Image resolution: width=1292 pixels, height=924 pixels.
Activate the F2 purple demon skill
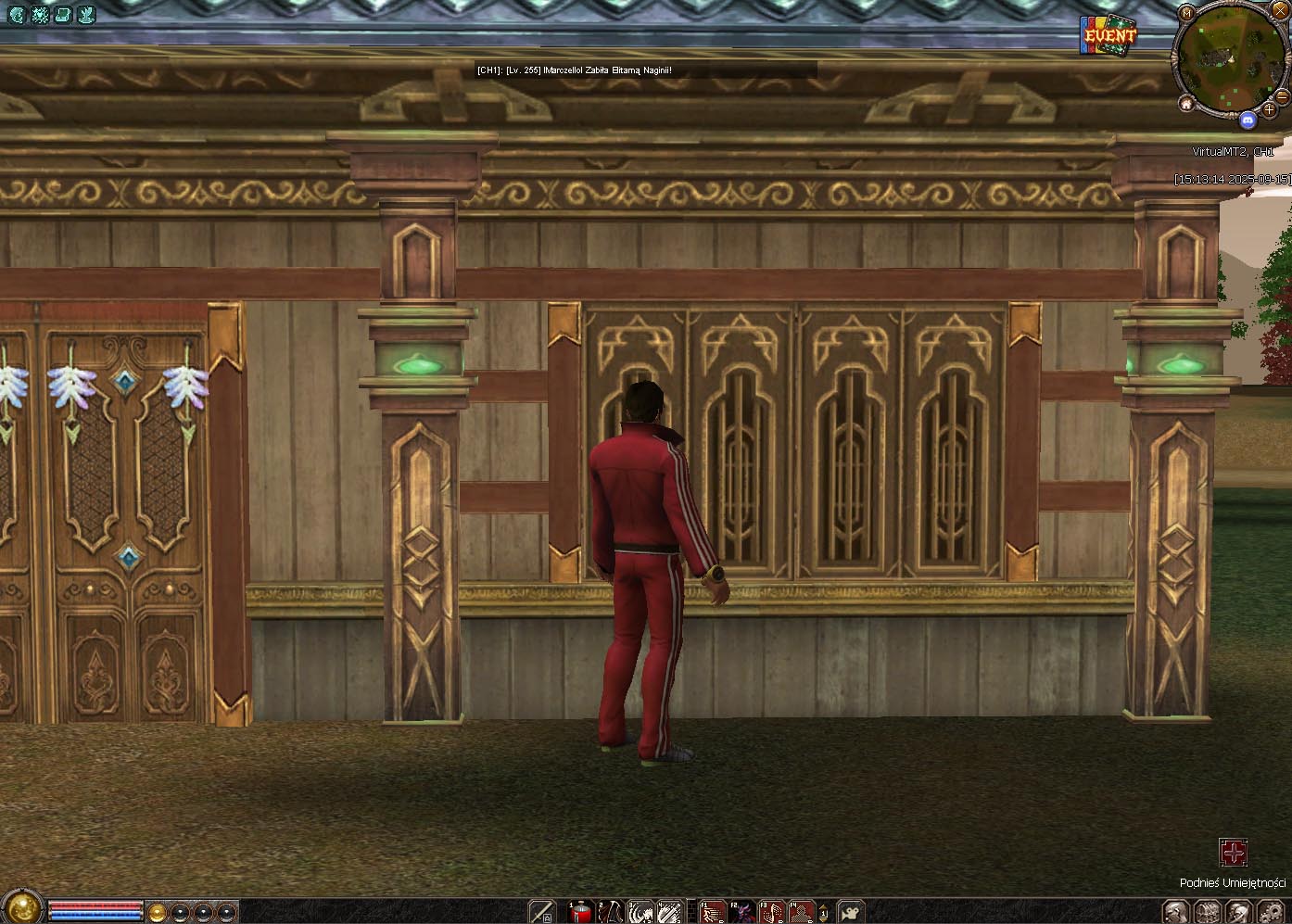pyautogui.click(x=742, y=912)
